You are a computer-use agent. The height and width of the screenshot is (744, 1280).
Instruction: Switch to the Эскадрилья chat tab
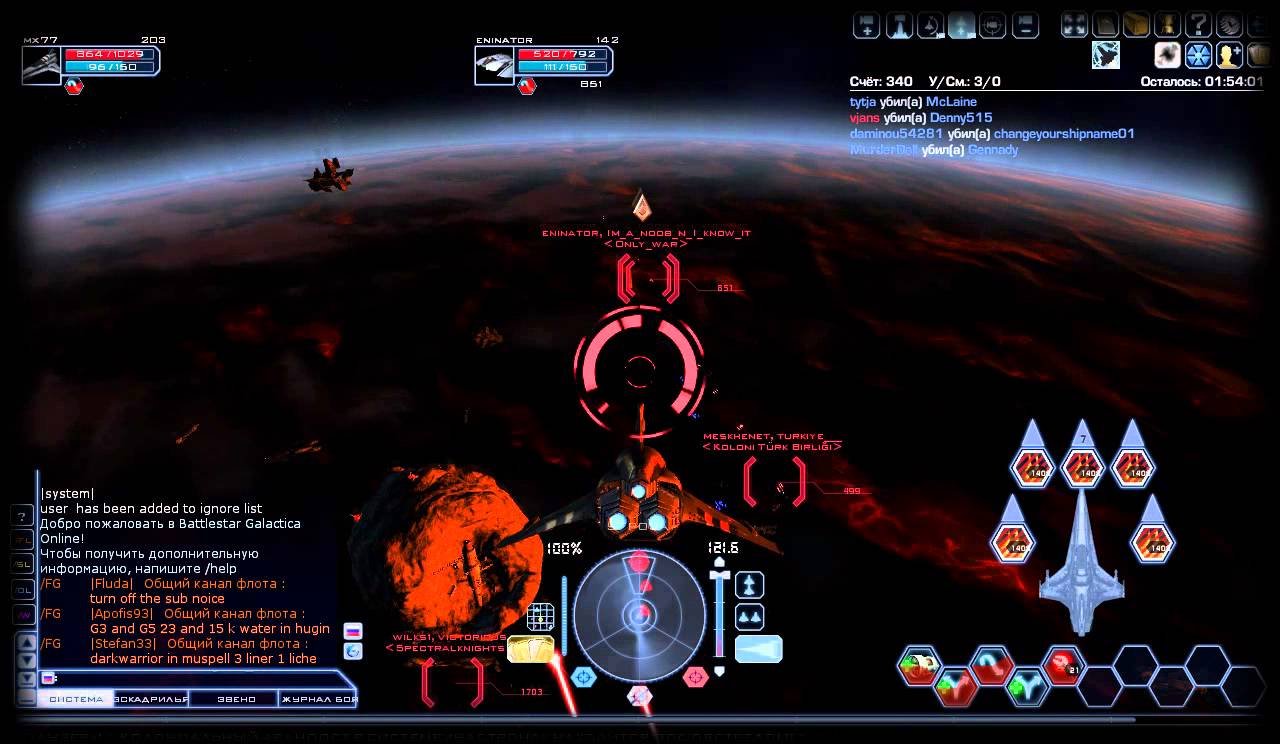pyautogui.click(x=152, y=699)
